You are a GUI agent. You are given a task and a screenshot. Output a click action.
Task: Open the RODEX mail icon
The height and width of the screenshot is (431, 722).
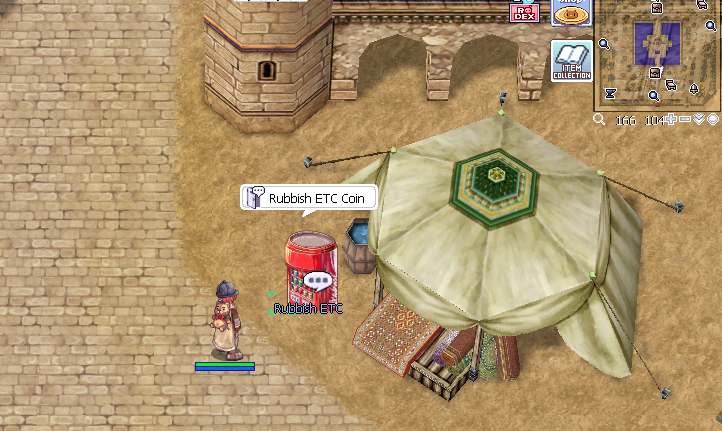524,12
